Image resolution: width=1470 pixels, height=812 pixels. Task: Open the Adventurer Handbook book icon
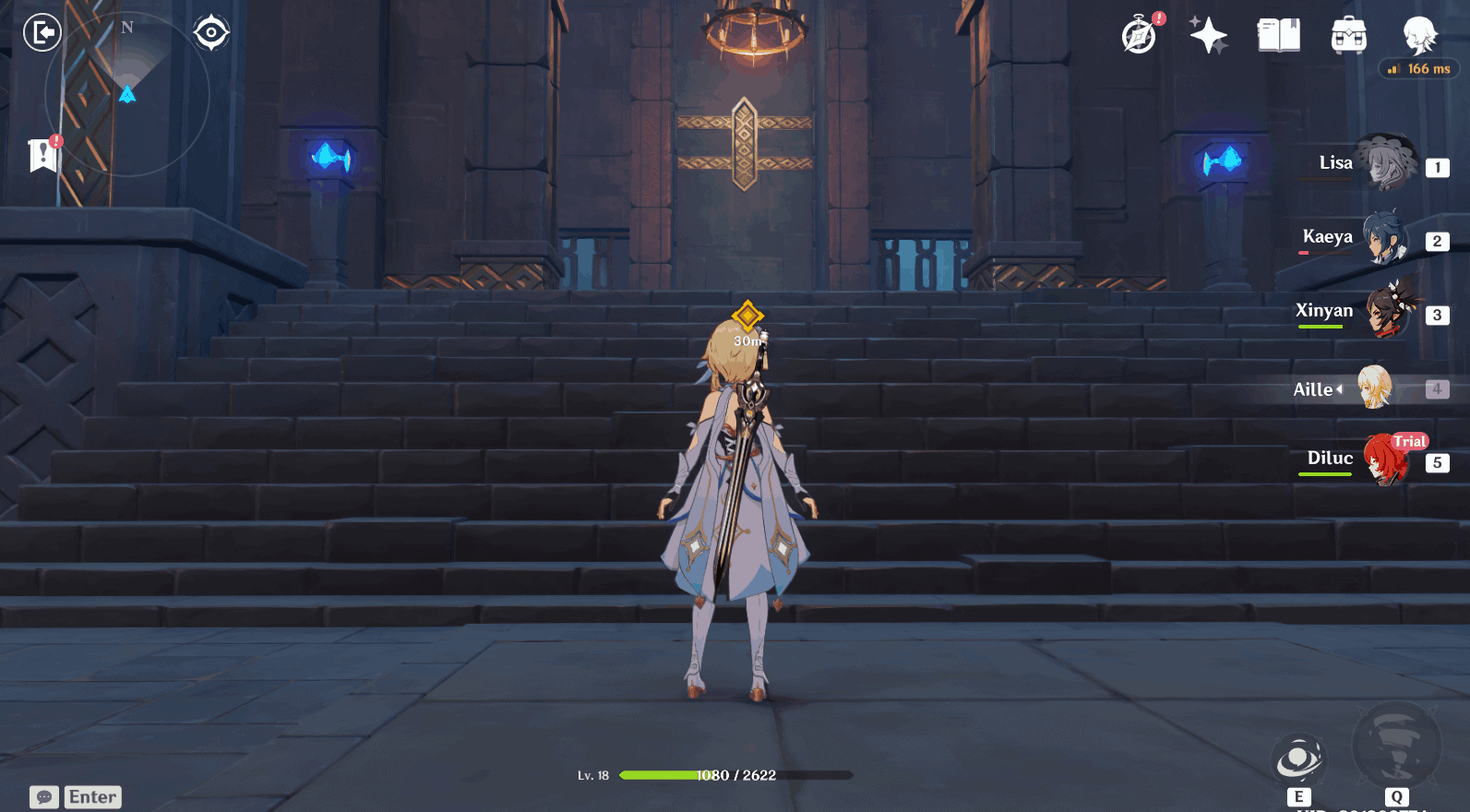point(1278,36)
